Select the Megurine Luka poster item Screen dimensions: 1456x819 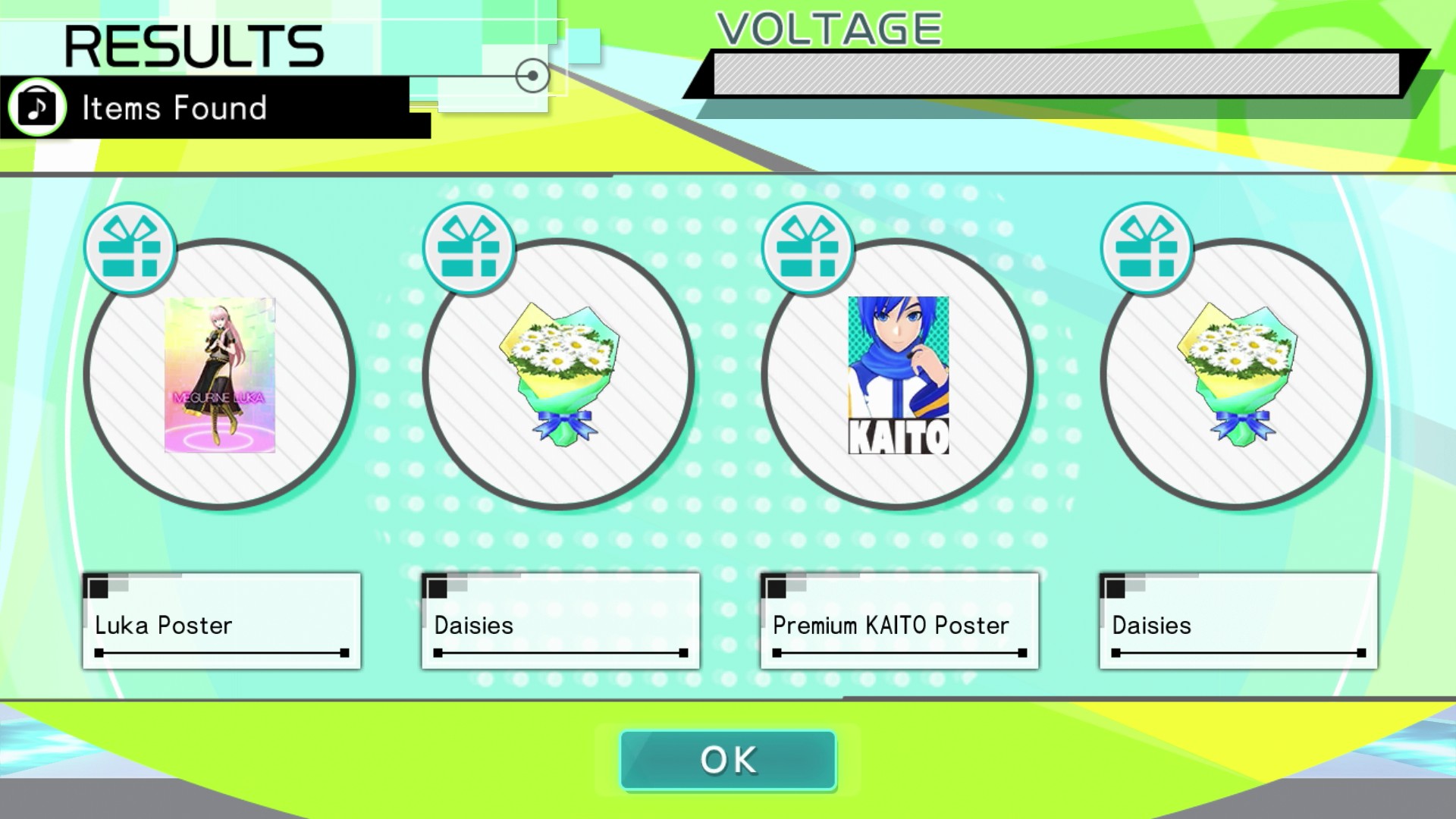coord(220,375)
